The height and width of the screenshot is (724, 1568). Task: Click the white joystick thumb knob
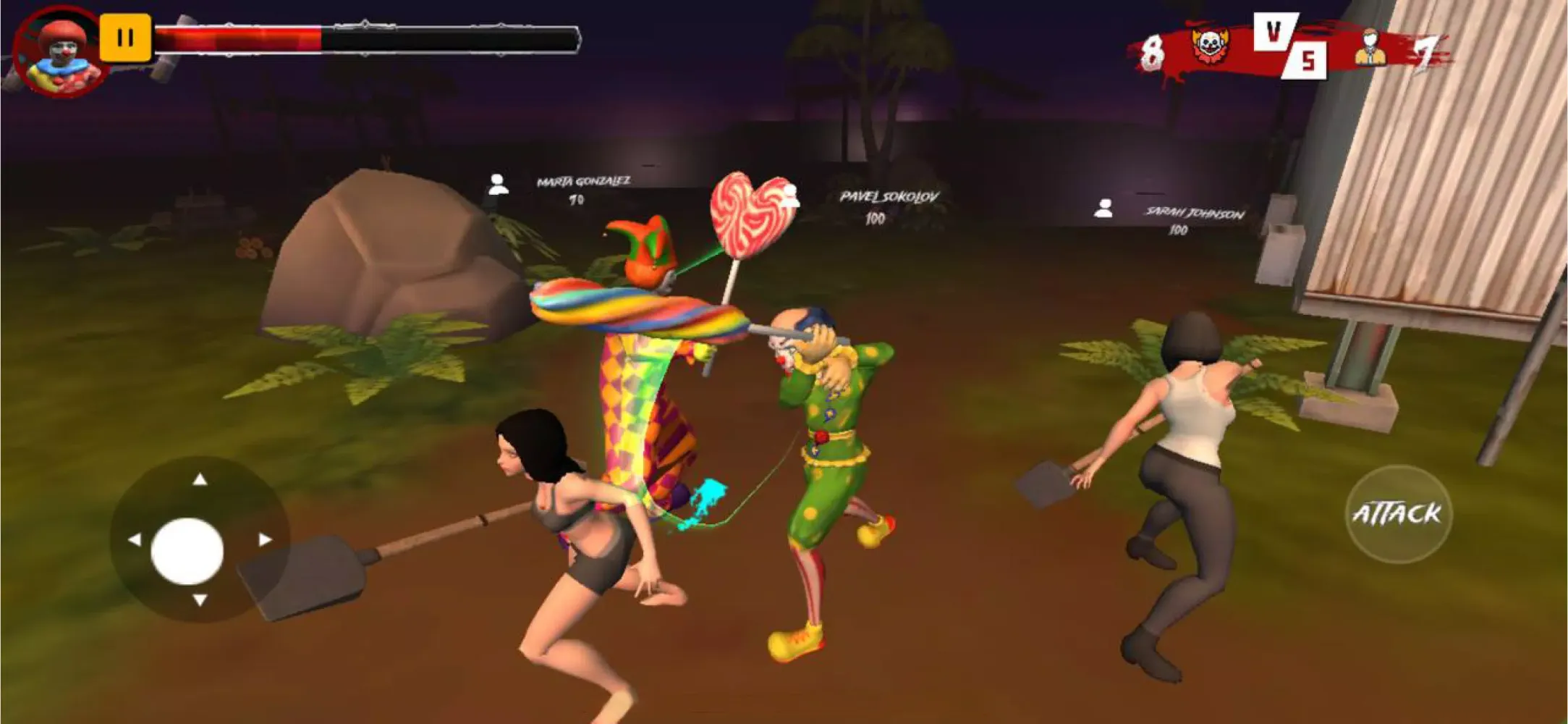pyautogui.click(x=187, y=551)
